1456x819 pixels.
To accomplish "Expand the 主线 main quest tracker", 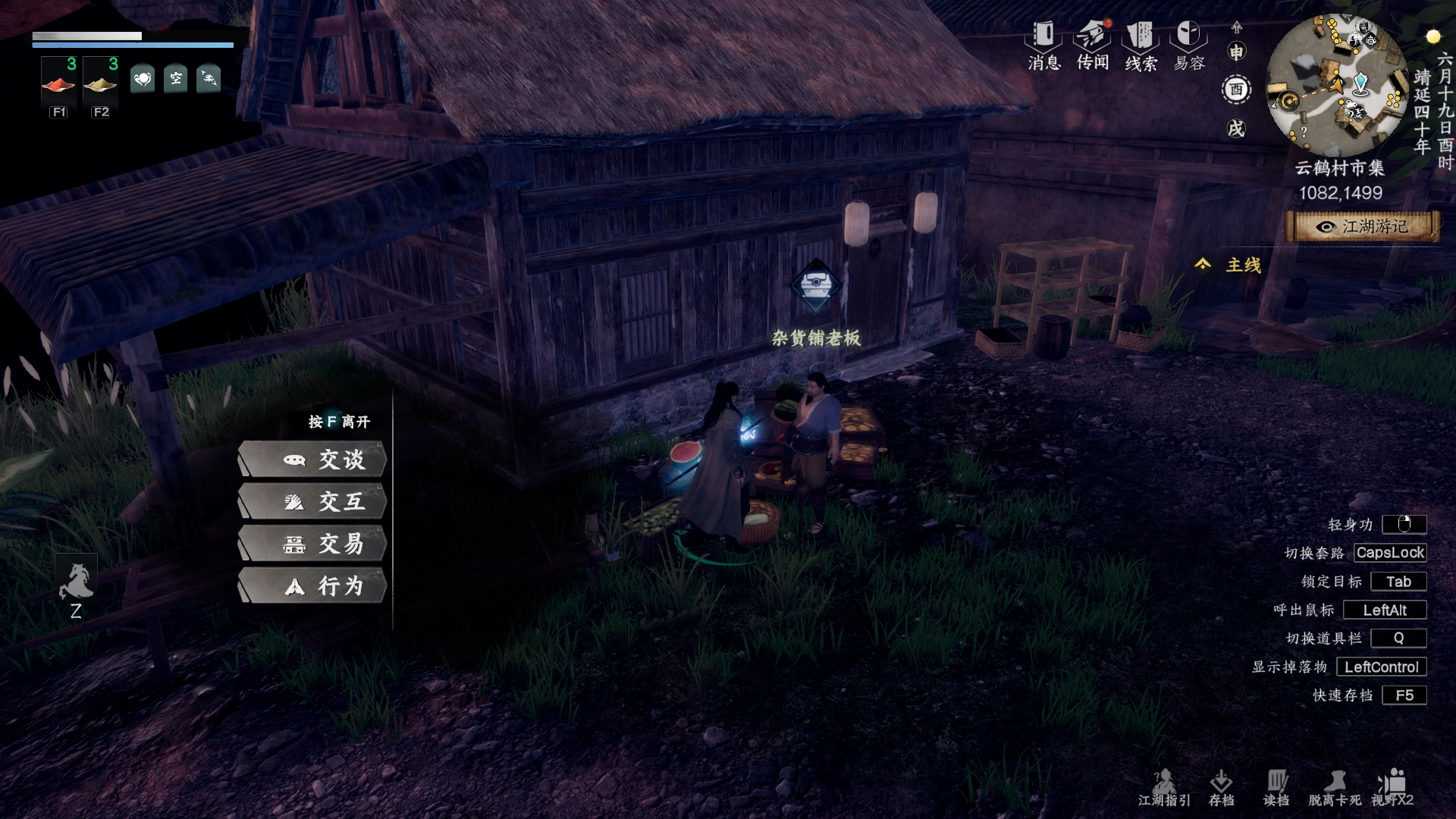I will [x=1228, y=265].
